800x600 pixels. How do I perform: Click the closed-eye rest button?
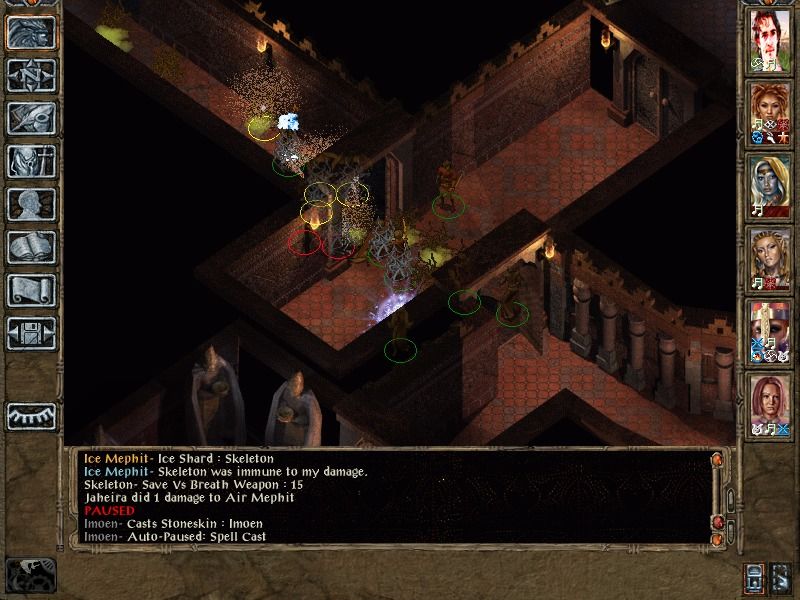[x=31, y=415]
